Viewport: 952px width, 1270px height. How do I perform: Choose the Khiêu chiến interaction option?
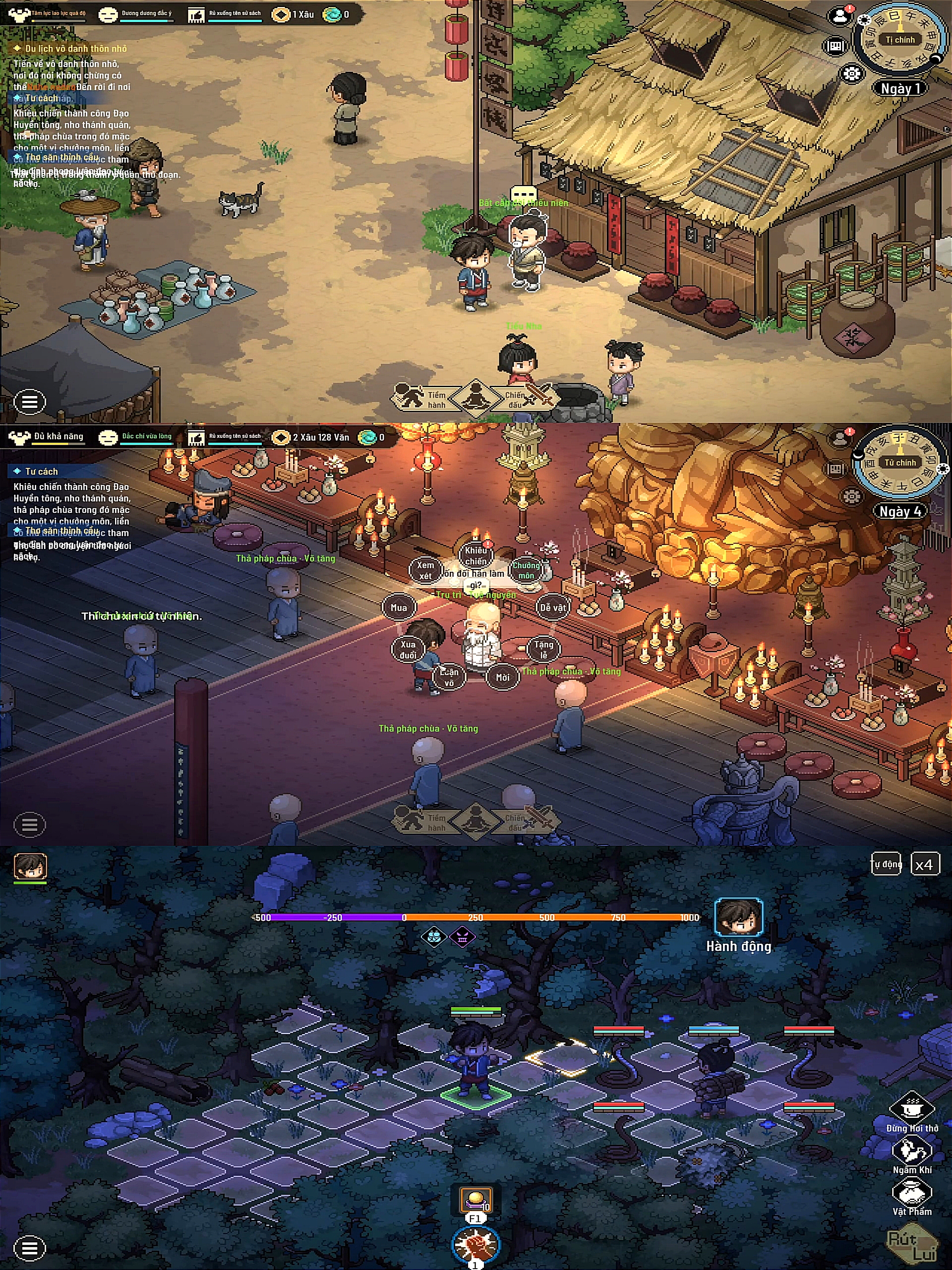coord(476,555)
